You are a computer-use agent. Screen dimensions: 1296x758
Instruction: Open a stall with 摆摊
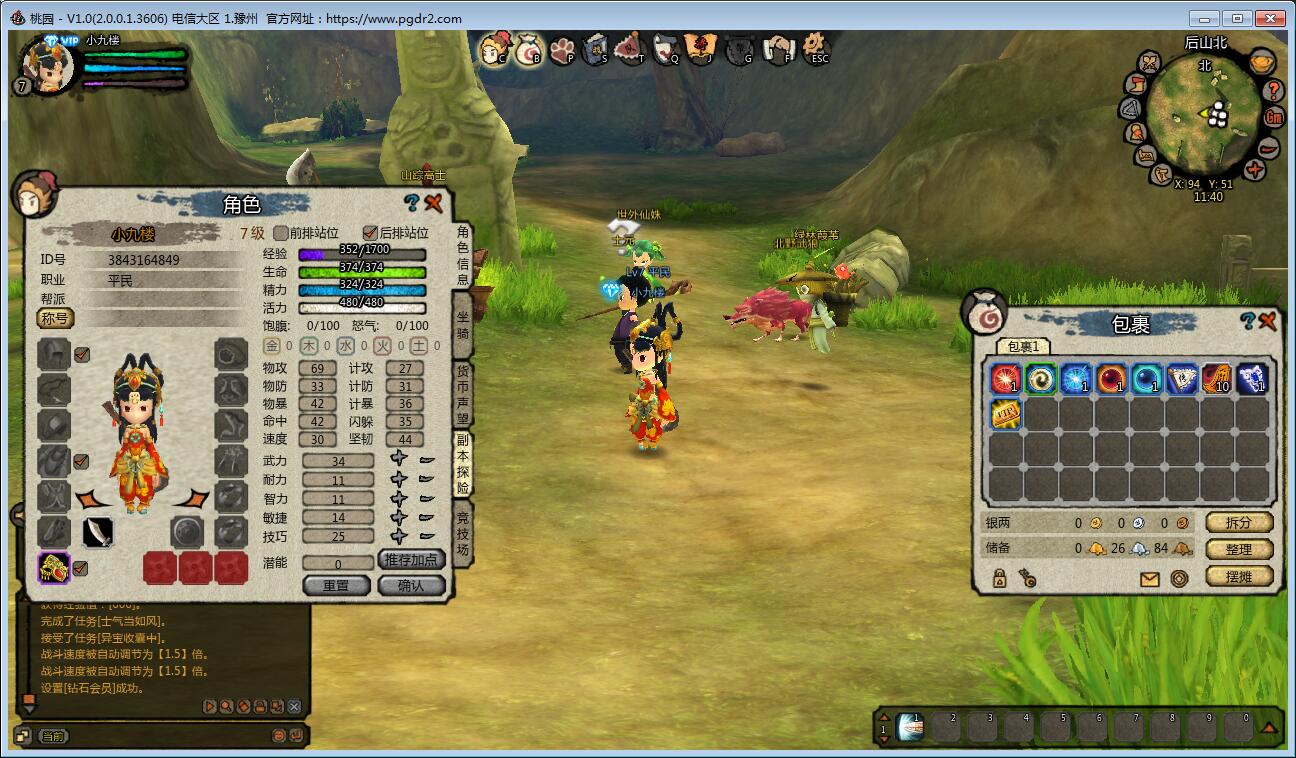[1238, 576]
